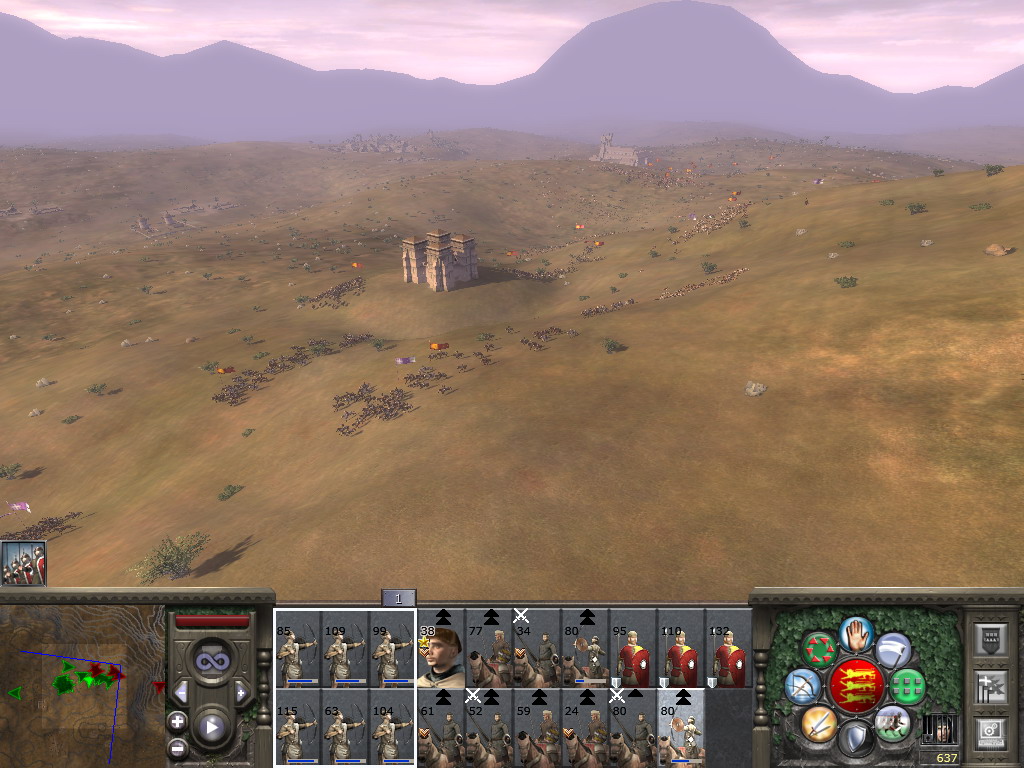Viewport: 1024px width, 768px height.
Task: Activate the halt order hand icon
Action: [x=856, y=634]
